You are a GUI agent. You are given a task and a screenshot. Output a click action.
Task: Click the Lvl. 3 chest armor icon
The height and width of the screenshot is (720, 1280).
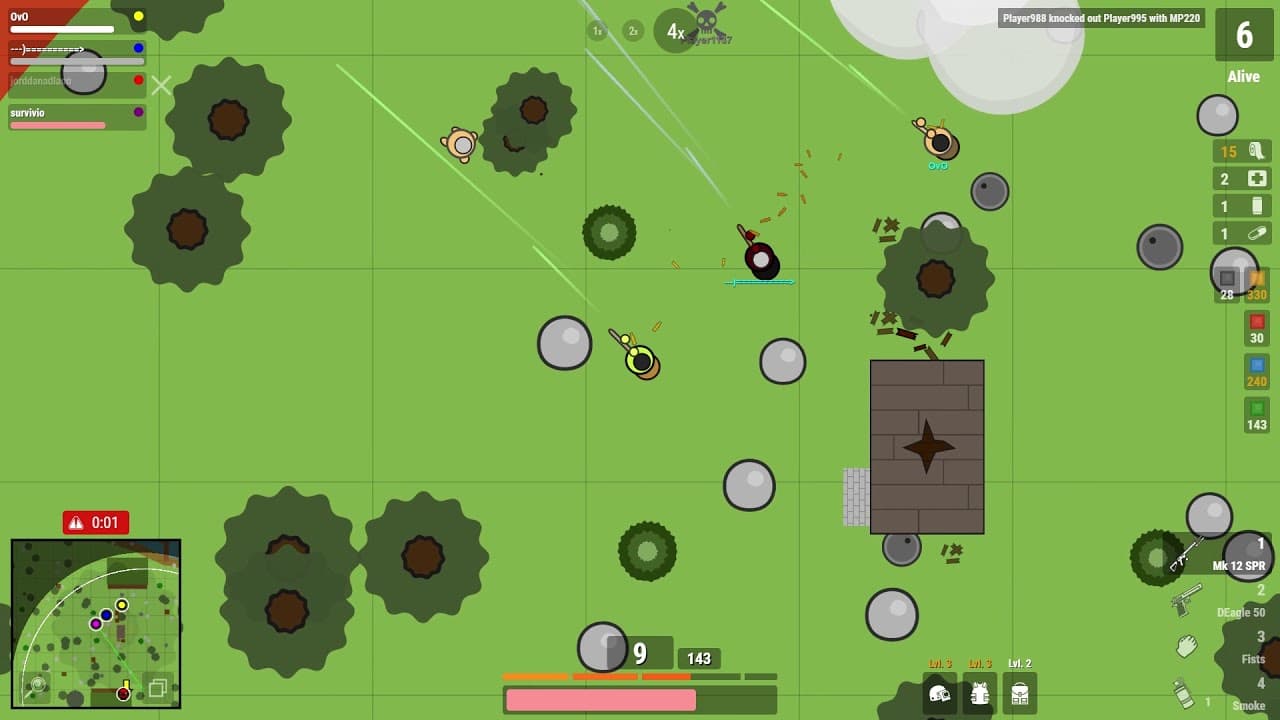point(980,693)
